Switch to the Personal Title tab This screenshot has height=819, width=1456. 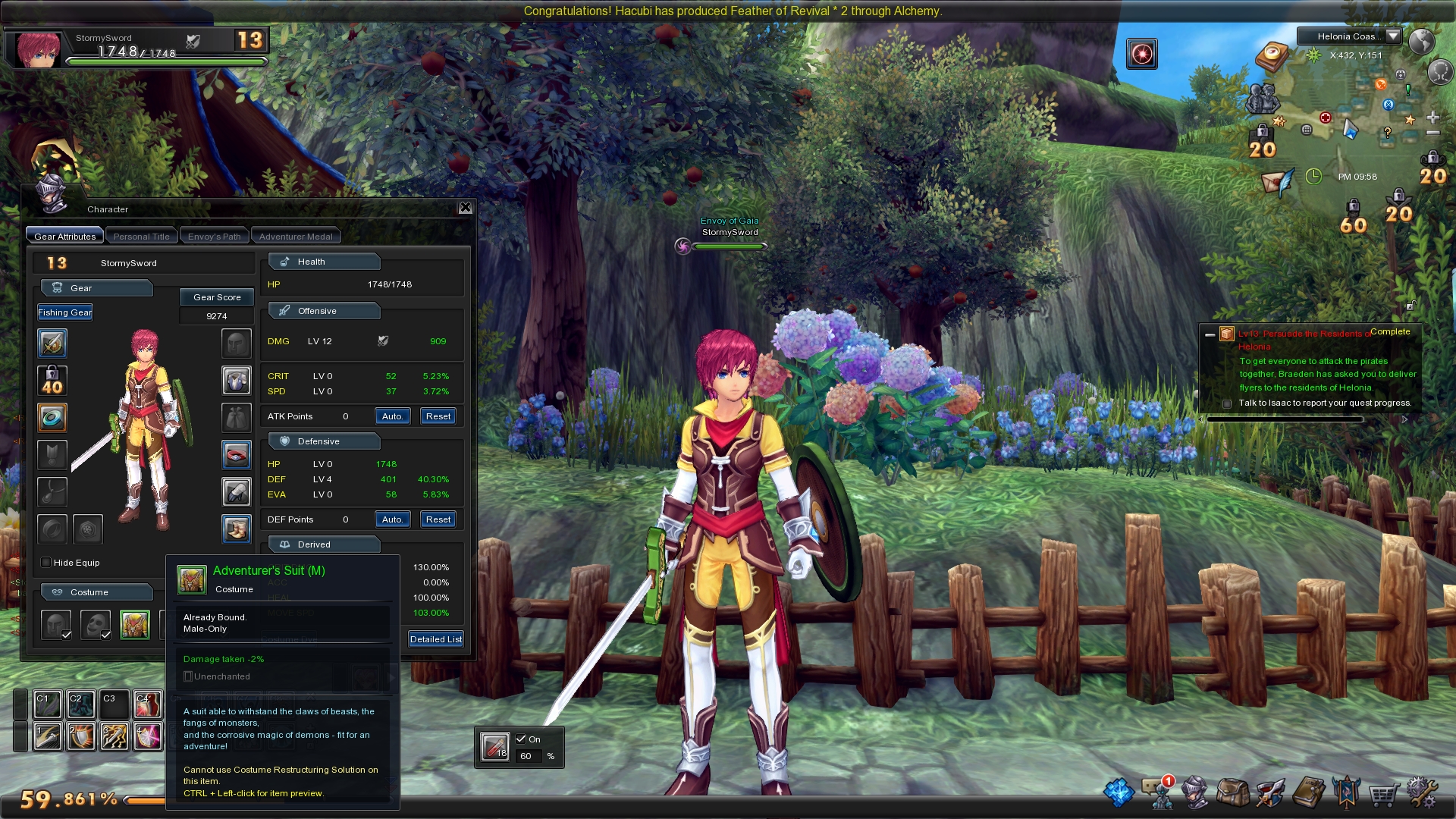141,237
